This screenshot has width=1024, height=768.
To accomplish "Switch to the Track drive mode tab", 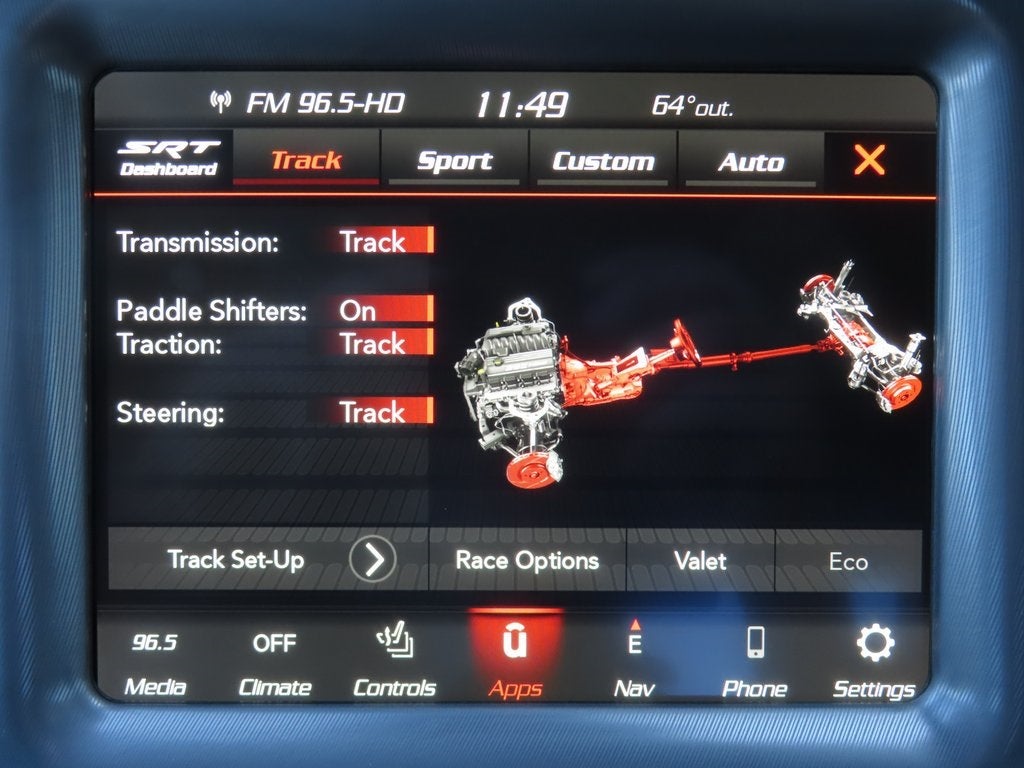I will click(x=306, y=160).
